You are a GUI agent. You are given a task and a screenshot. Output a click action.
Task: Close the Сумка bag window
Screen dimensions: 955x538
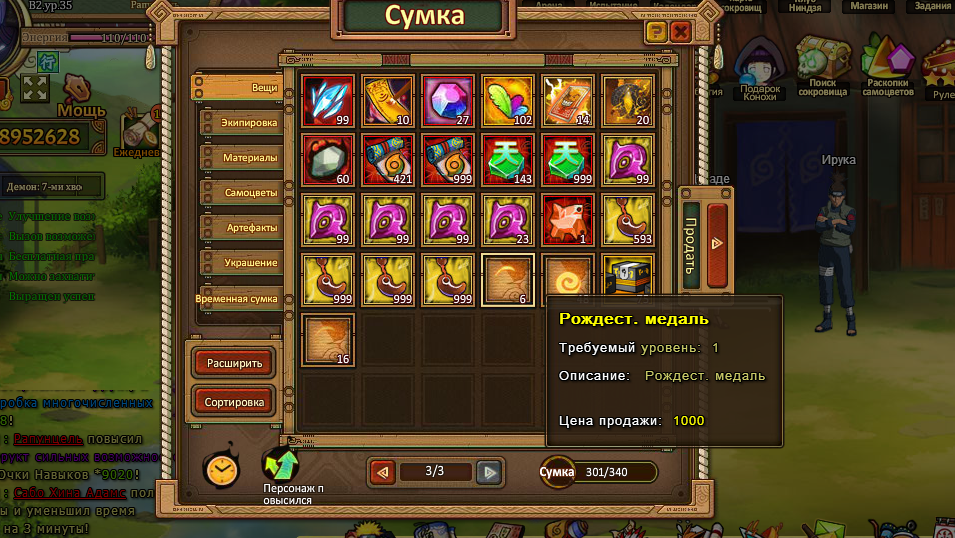tap(681, 32)
